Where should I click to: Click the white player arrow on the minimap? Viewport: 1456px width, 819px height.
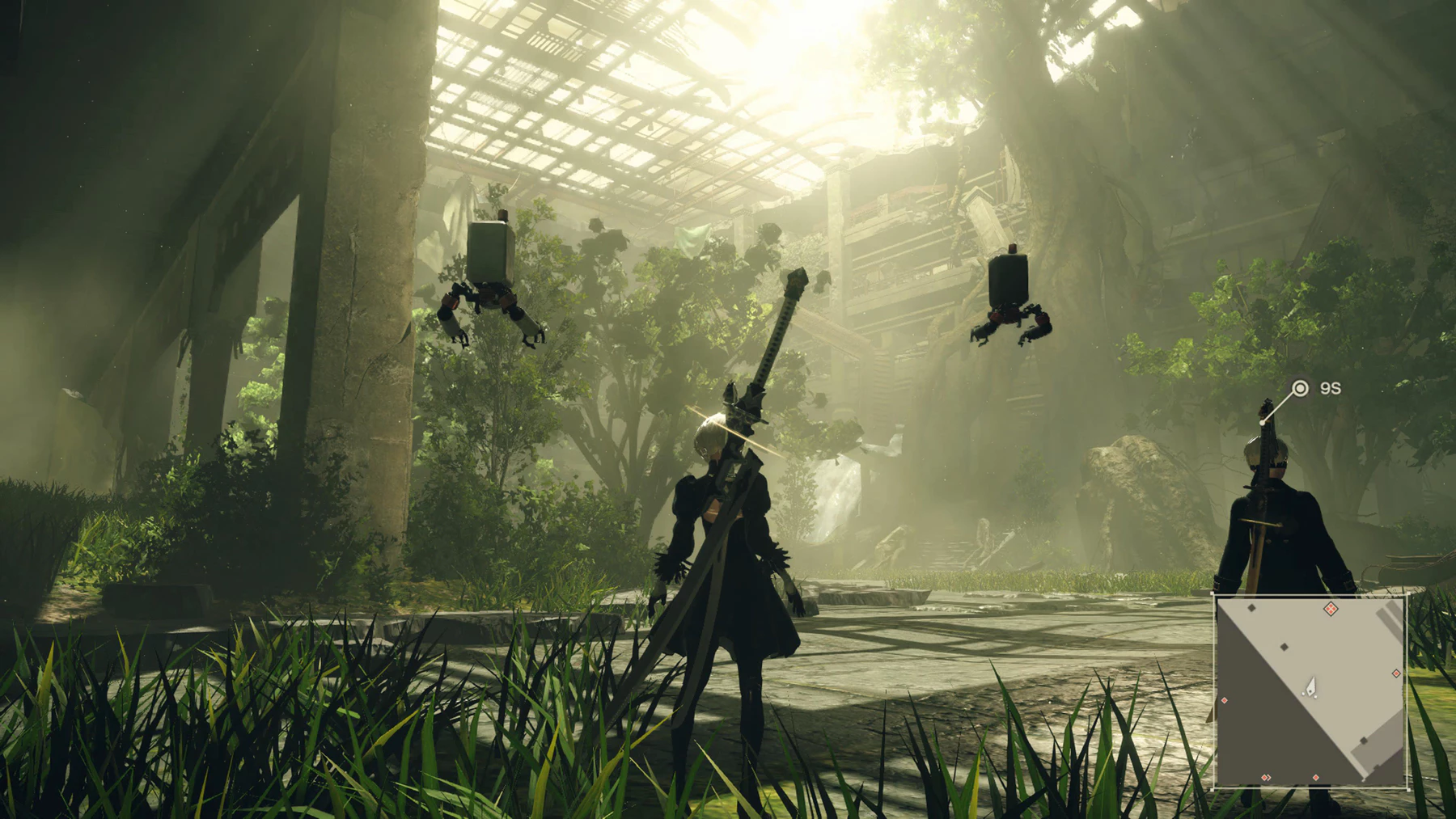(x=1311, y=687)
